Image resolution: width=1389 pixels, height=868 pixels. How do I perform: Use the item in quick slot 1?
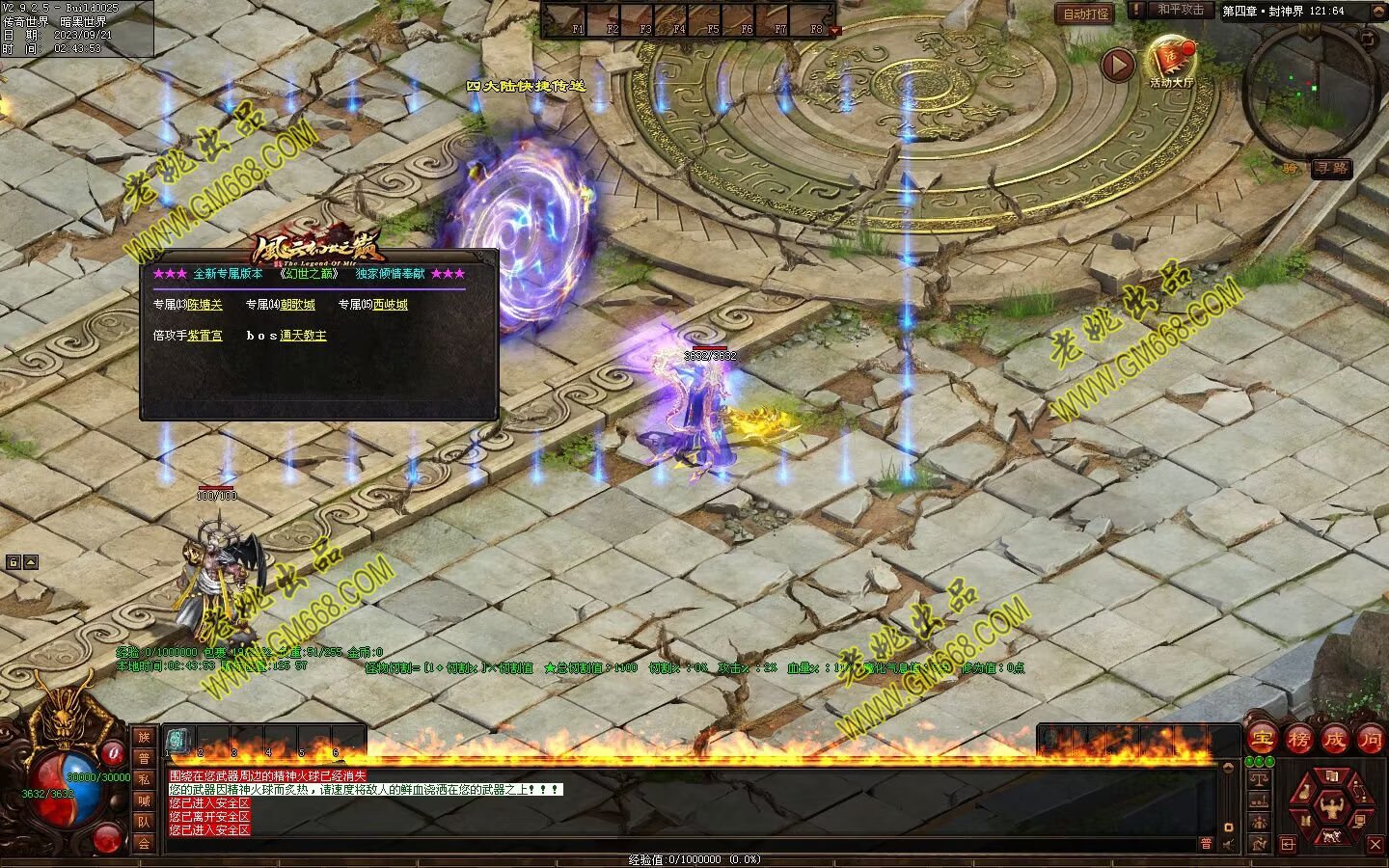(178, 740)
